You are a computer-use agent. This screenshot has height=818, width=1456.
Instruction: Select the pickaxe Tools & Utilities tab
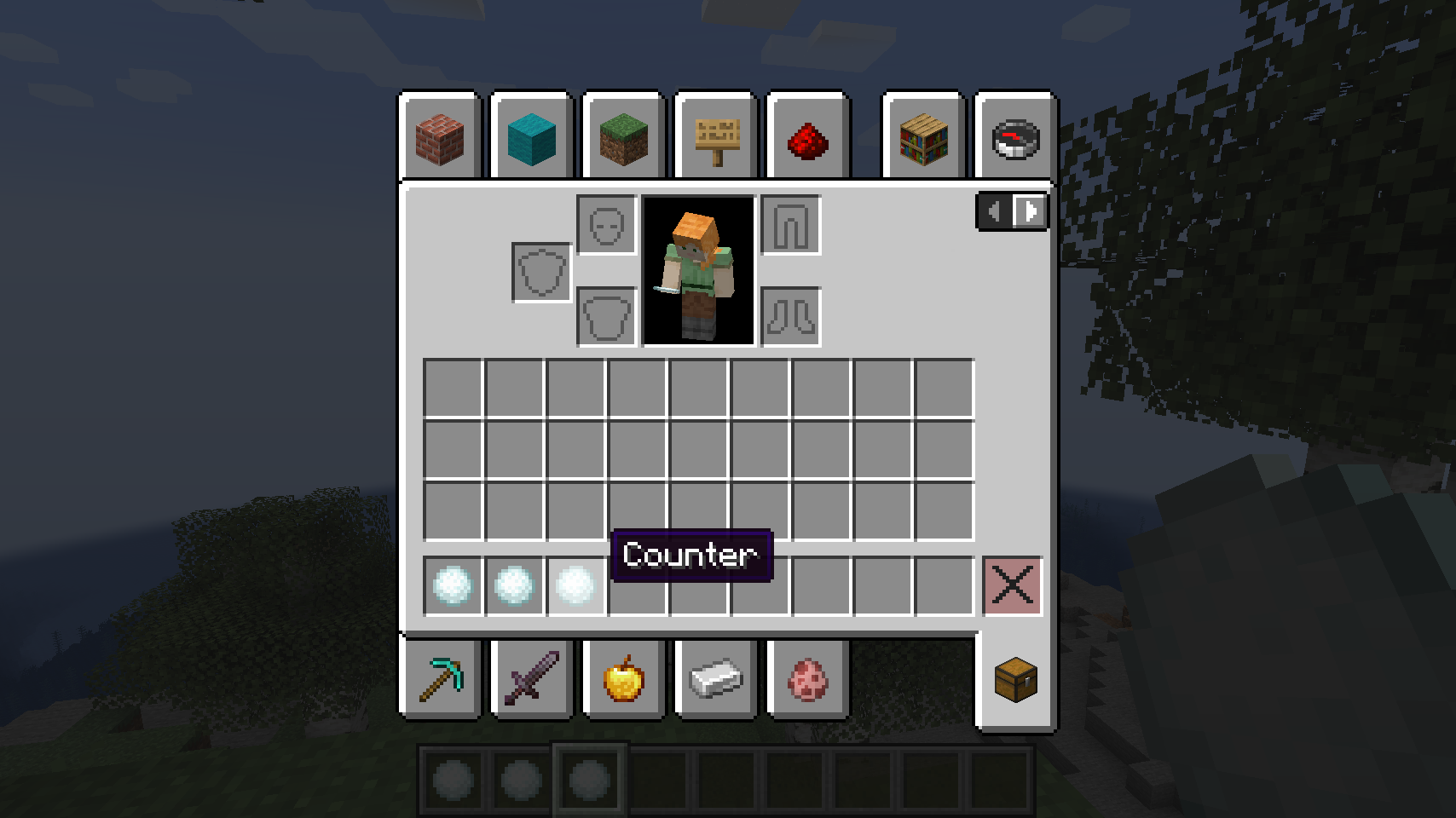pyautogui.click(x=441, y=679)
